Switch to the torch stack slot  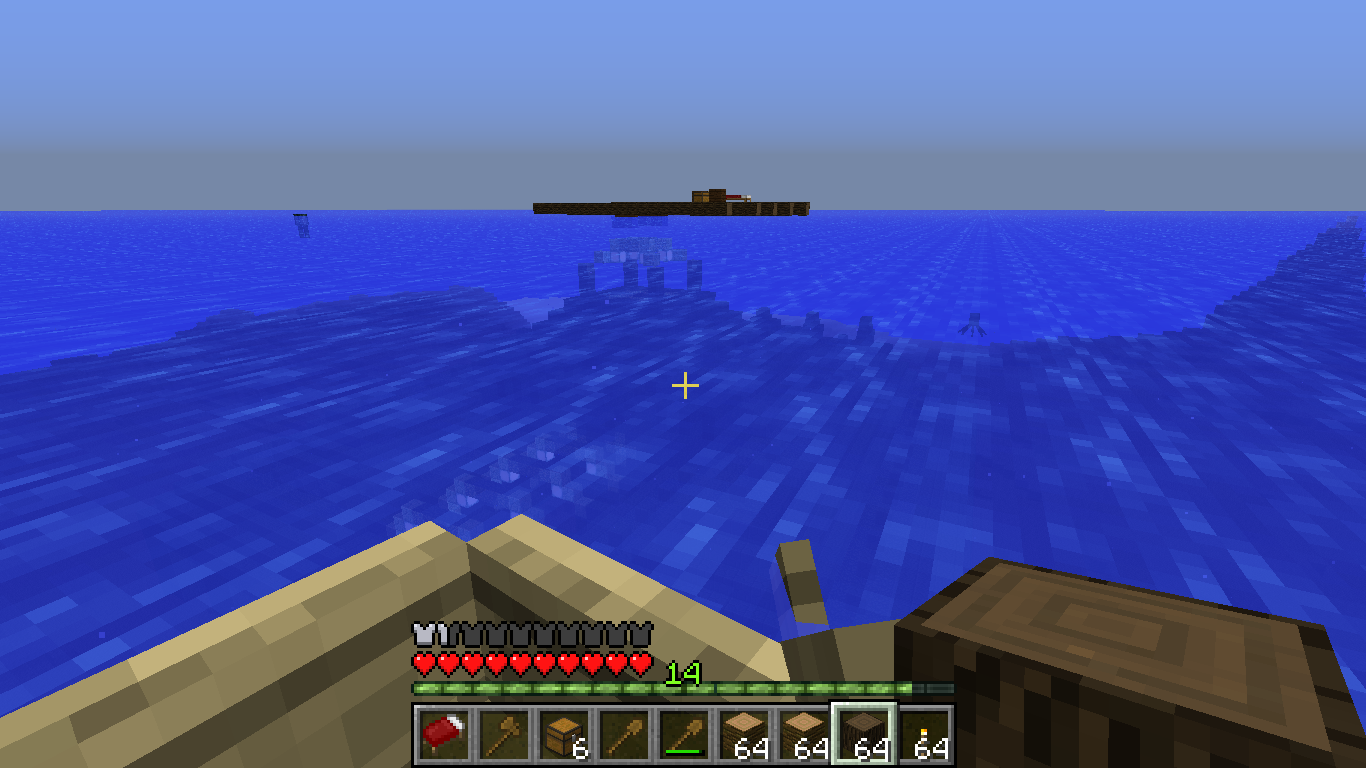tap(924, 736)
